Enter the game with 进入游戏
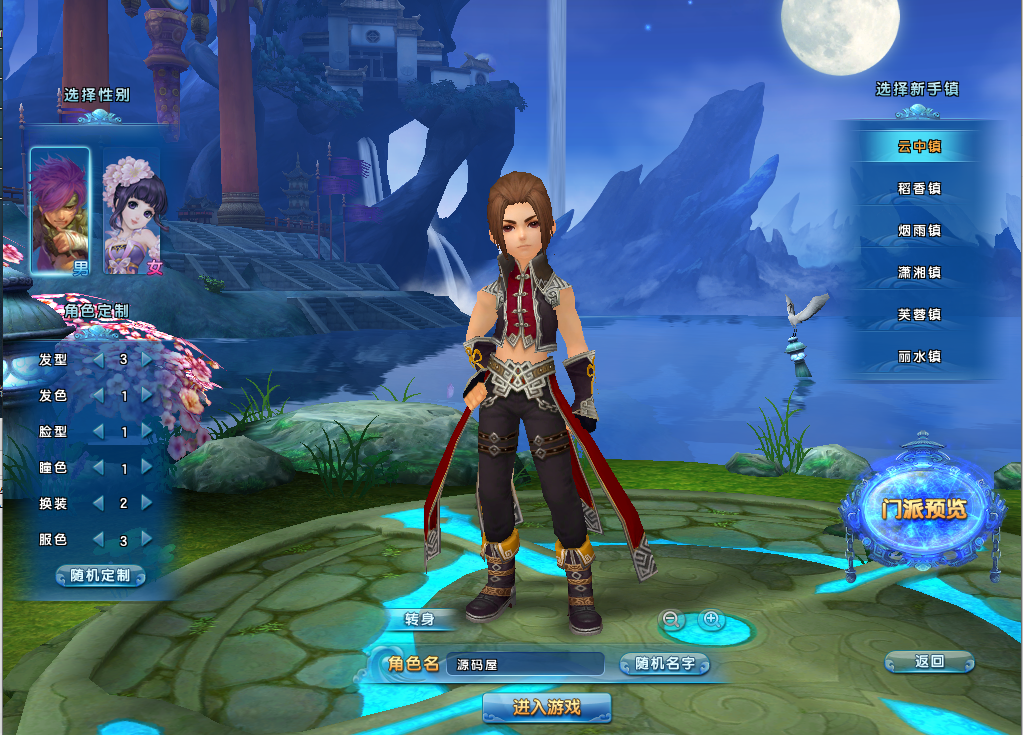 (x=546, y=708)
